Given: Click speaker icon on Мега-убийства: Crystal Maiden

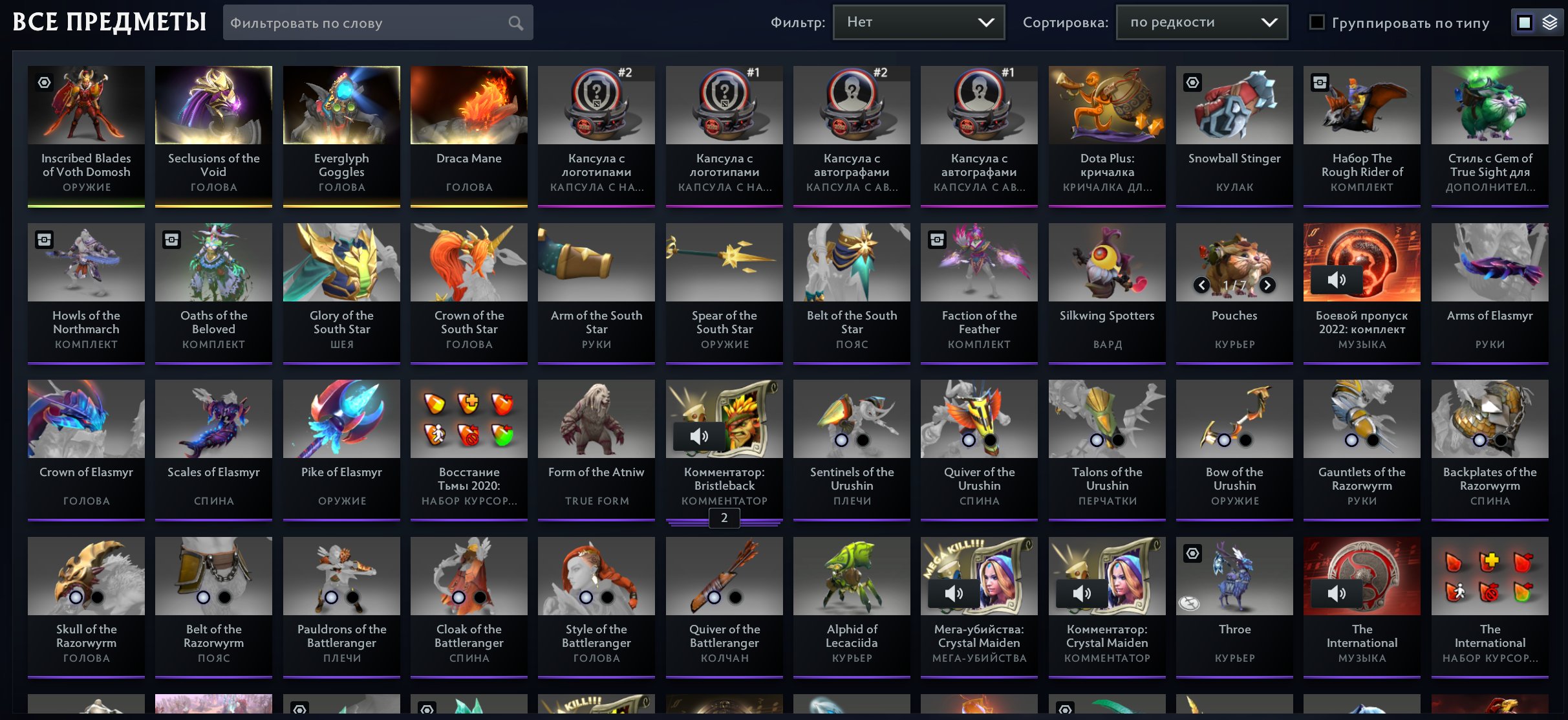Looking at the screenshot, I should (954, 593).
